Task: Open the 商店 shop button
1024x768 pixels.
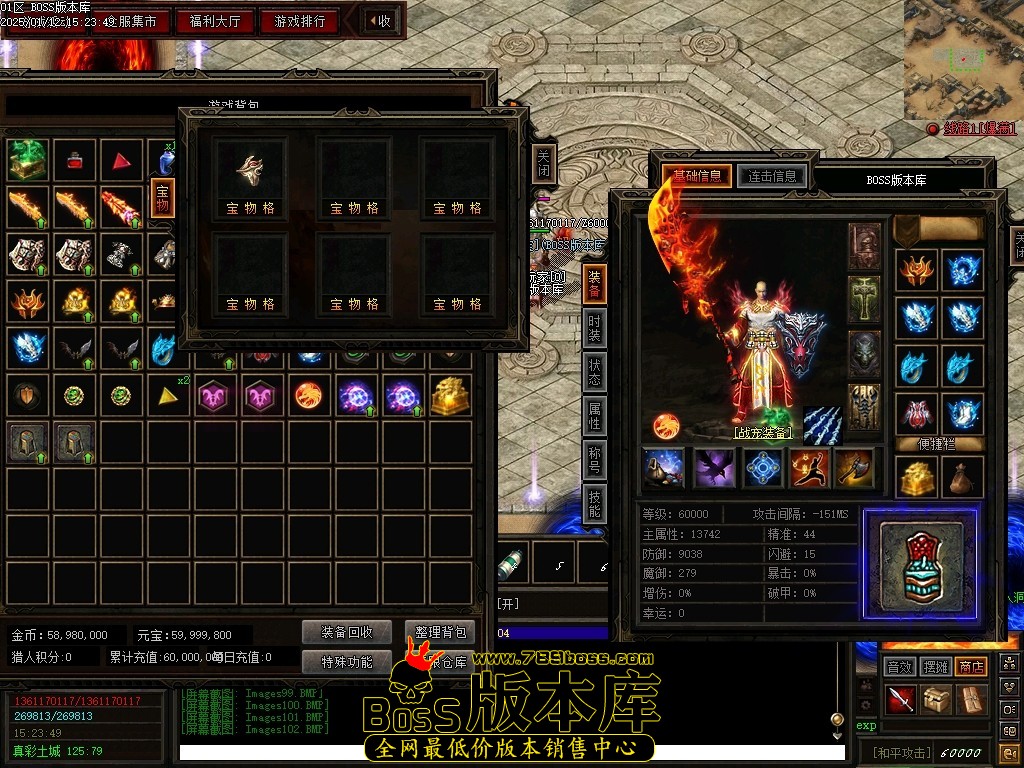Action: coord(971,666)
